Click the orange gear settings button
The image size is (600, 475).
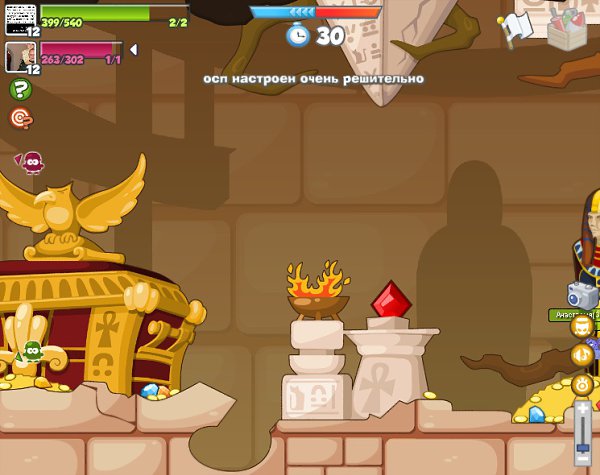click(x=582, y=383)
